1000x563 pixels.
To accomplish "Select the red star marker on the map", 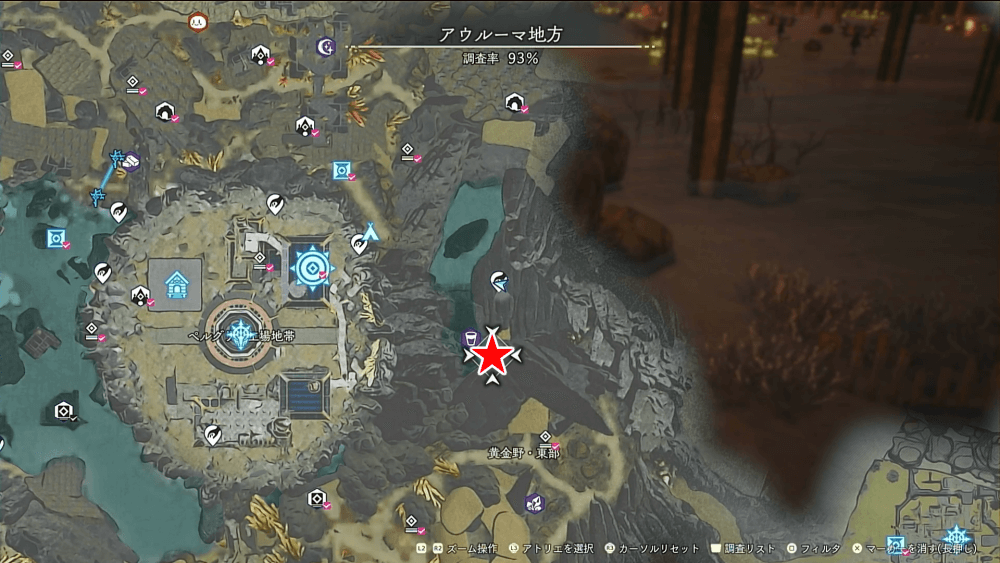I will pos(491,356).
